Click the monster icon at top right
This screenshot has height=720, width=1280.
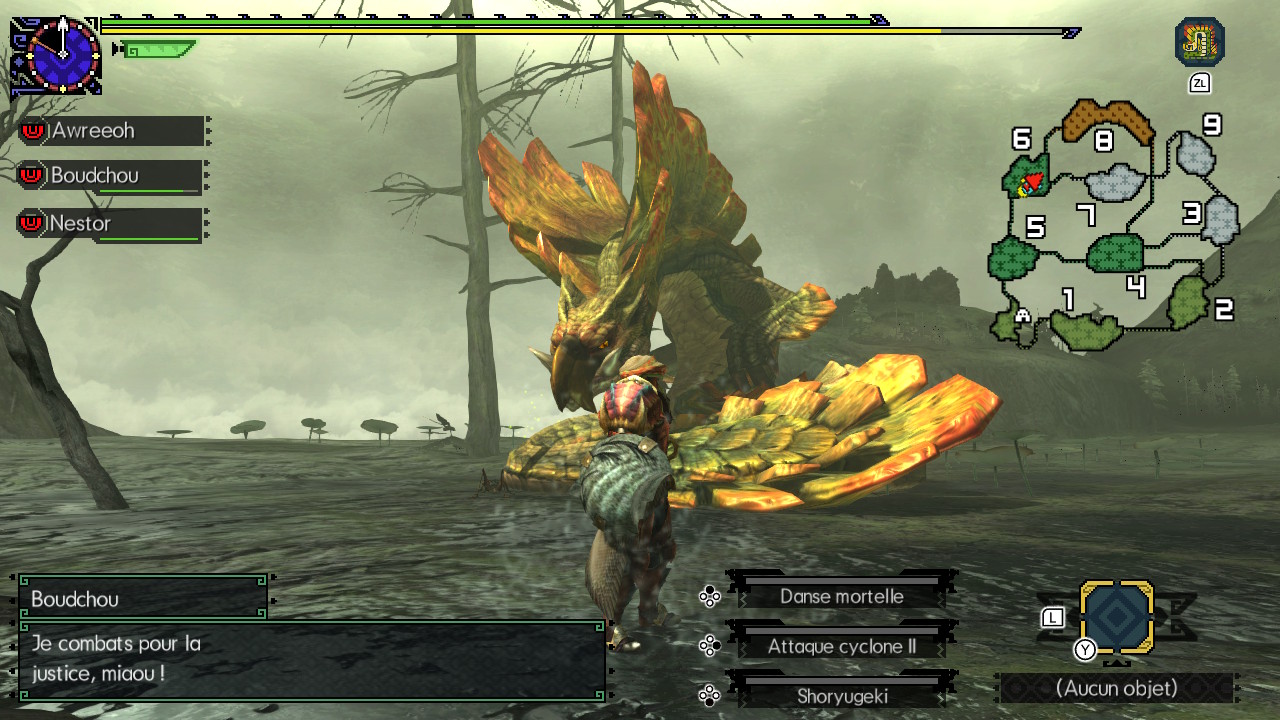click(1199, 43)
